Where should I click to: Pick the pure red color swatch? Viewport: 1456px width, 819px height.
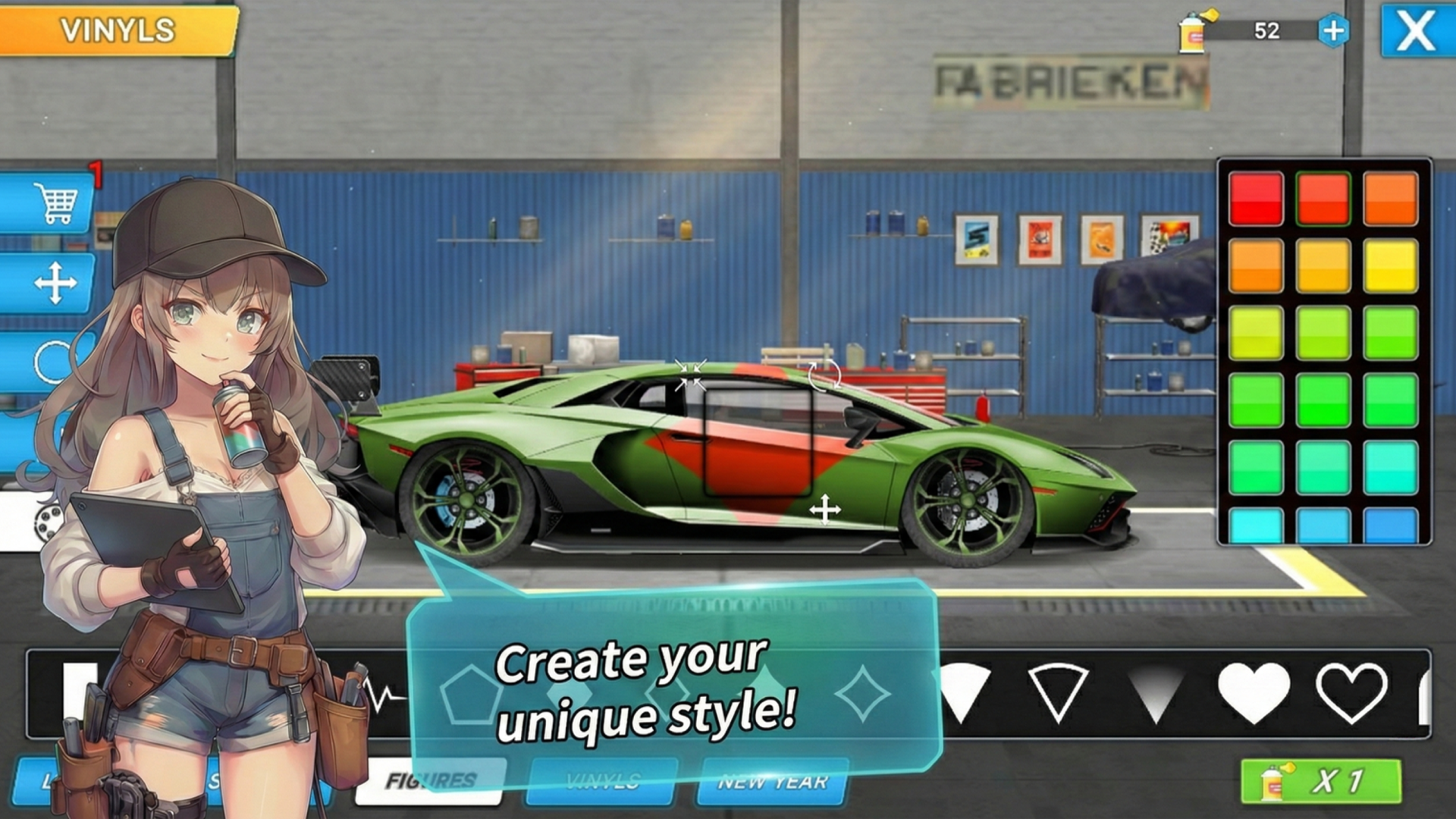pos(1256,199)
